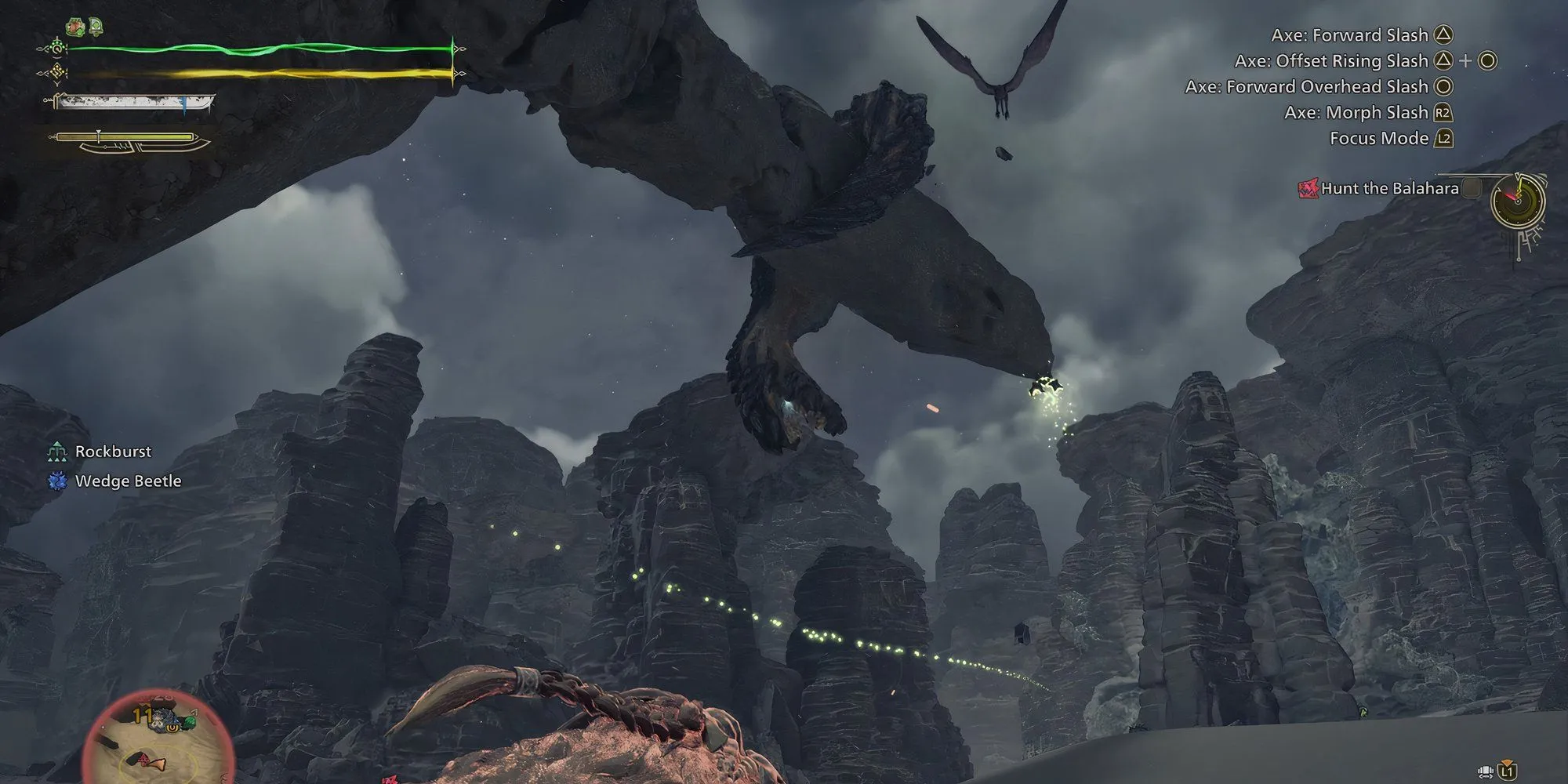Image resolution: width=1568 pixels, height=784 pixels.
Task: Select the Focus Mode command label
Action: (x=1378, y=139)
